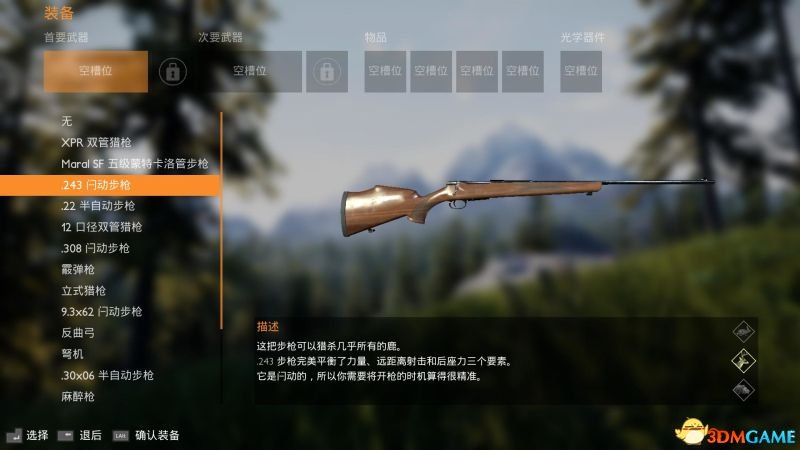Pick the 反曲弓 bow
Viewport: 800px width, 450px height.
click(x=78, y=333)
